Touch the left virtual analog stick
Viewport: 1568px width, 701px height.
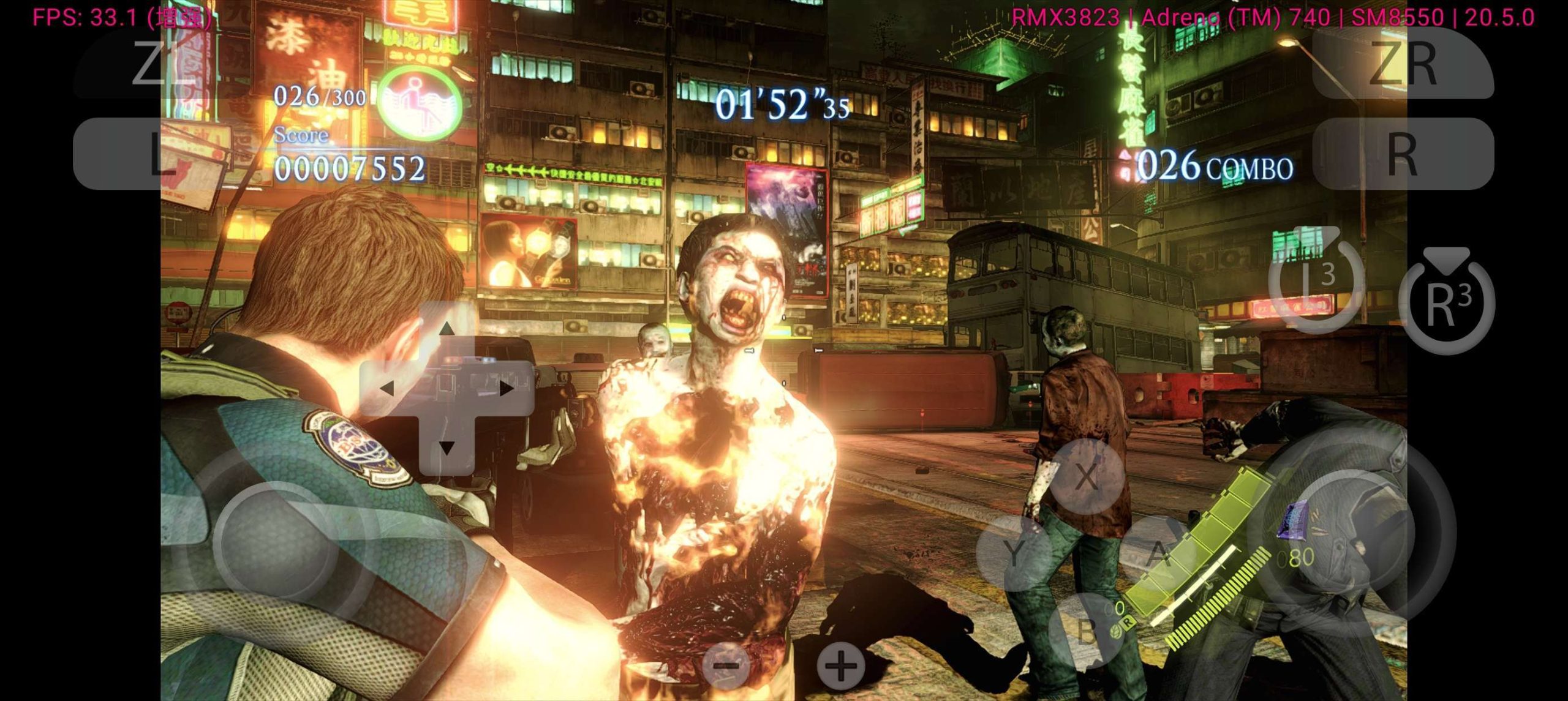276,542
